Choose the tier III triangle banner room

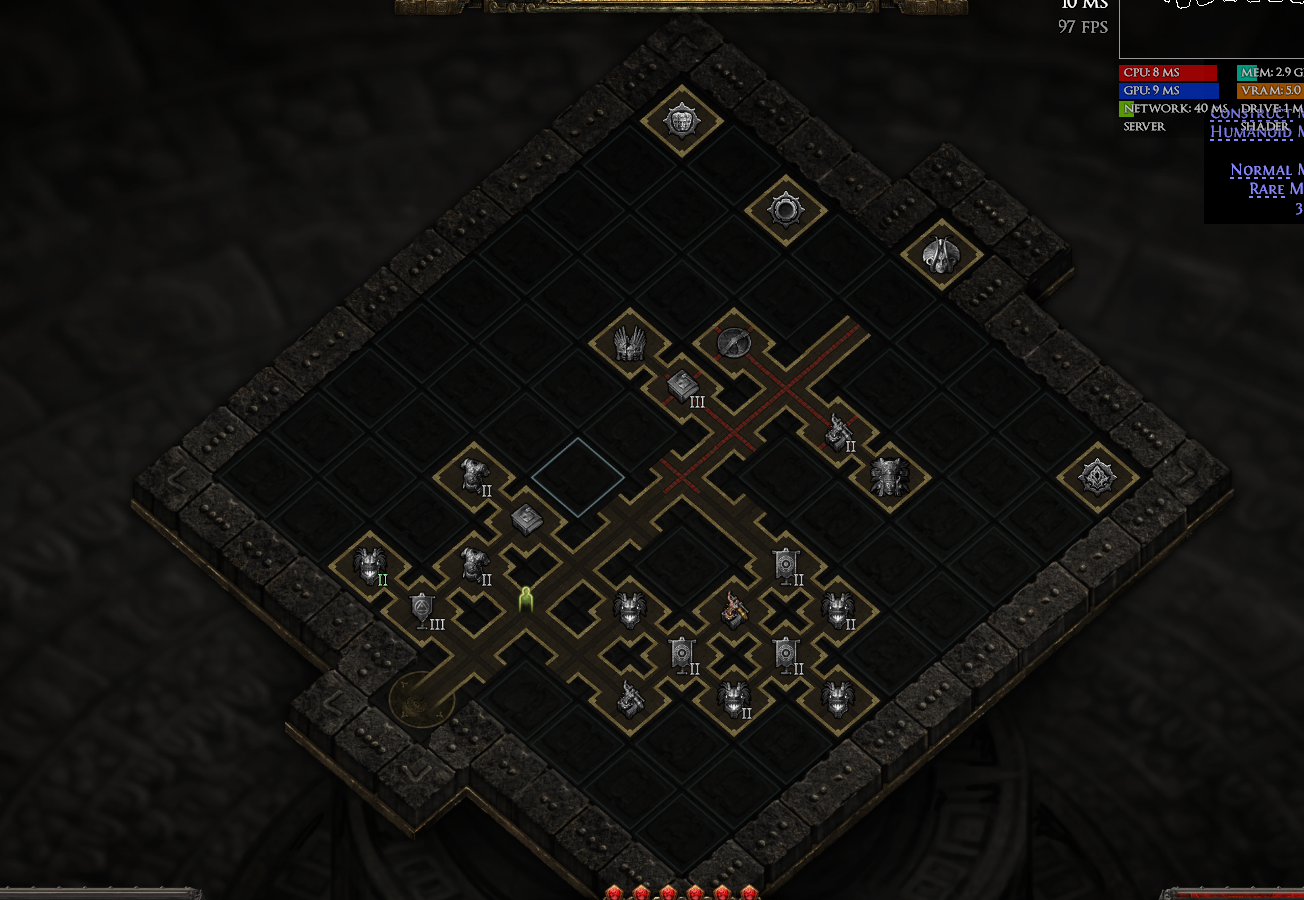(x=423, y=608)
